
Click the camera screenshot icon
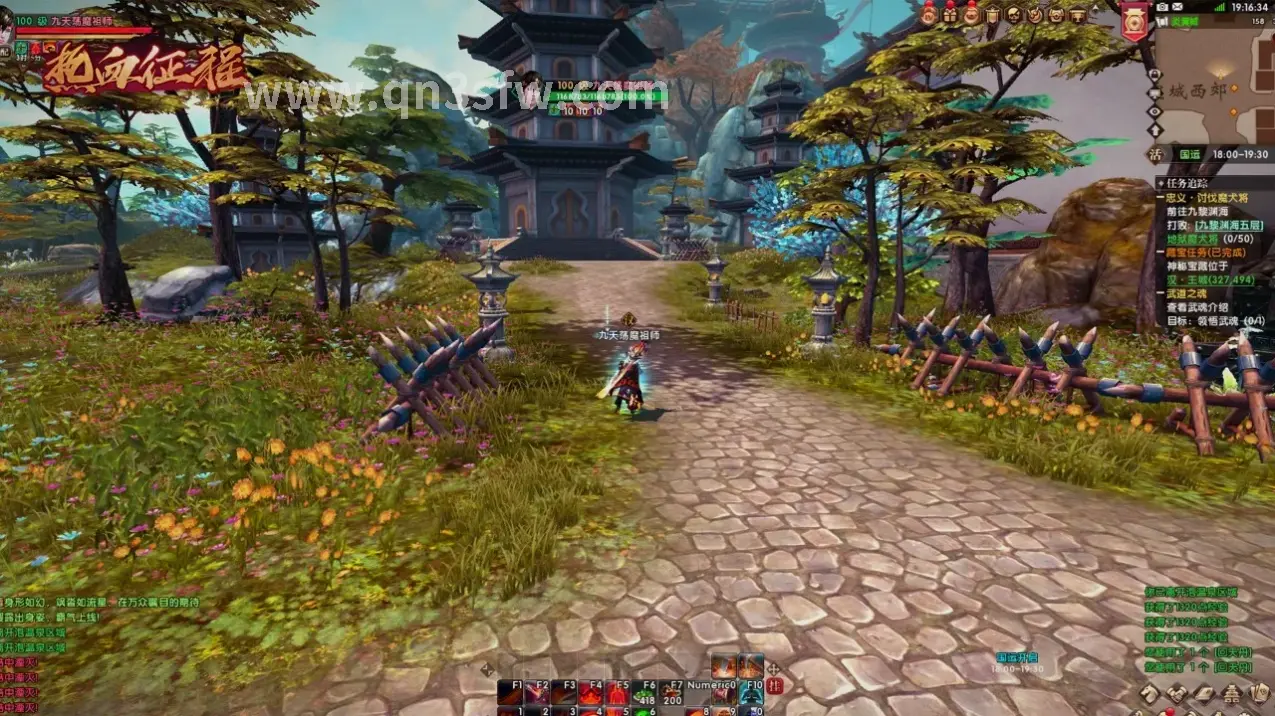coord(1163,7)
